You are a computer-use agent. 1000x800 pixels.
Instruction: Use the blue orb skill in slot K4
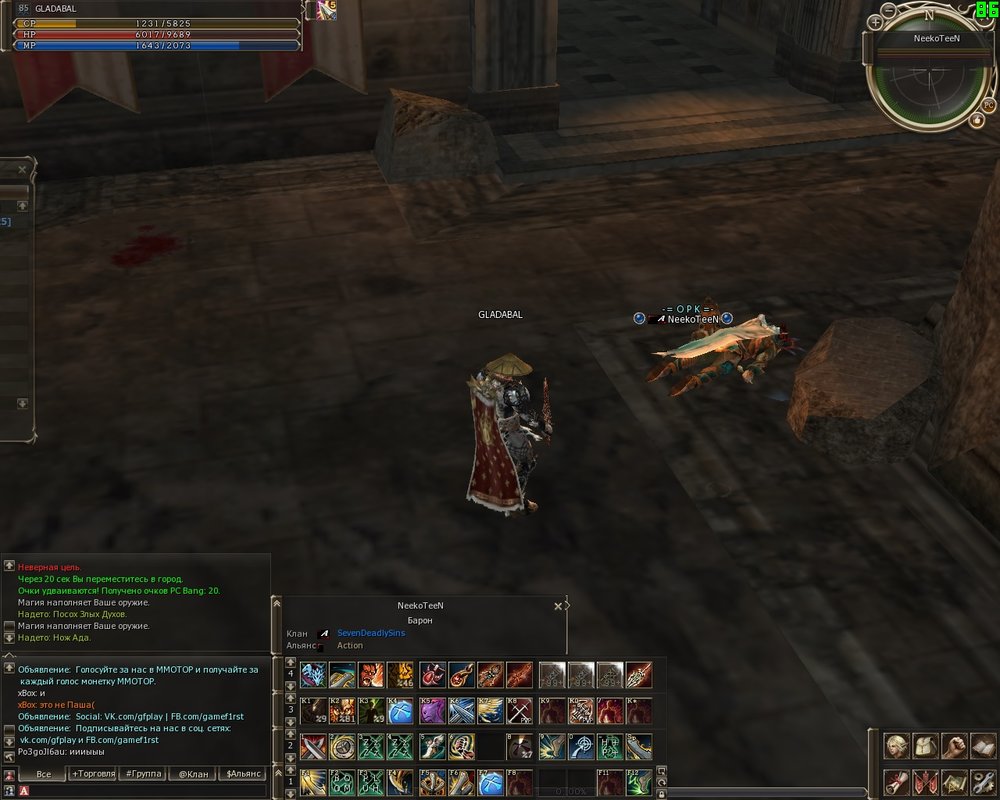[401, 711]
